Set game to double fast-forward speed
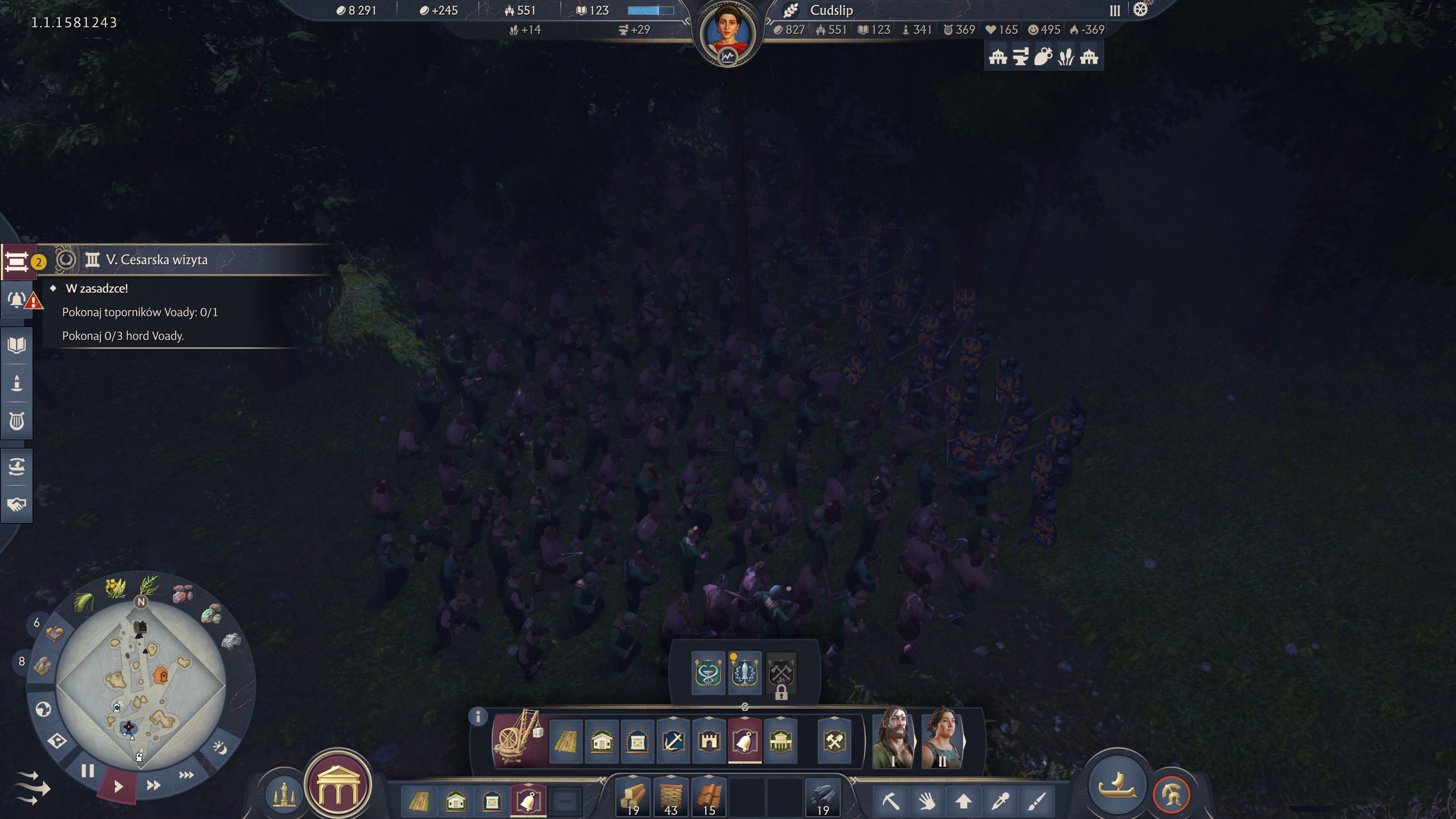Image resolution: width=1456 pixels, height=819 pixels. (x=153, y=785)
